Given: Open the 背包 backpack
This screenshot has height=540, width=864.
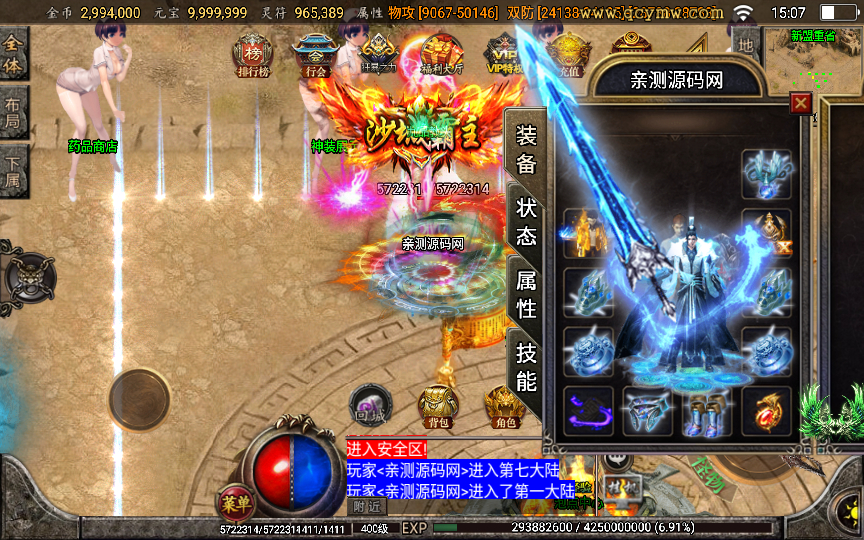Looking at the screenshot, I should pyautogui.click(x=438, y=406).
